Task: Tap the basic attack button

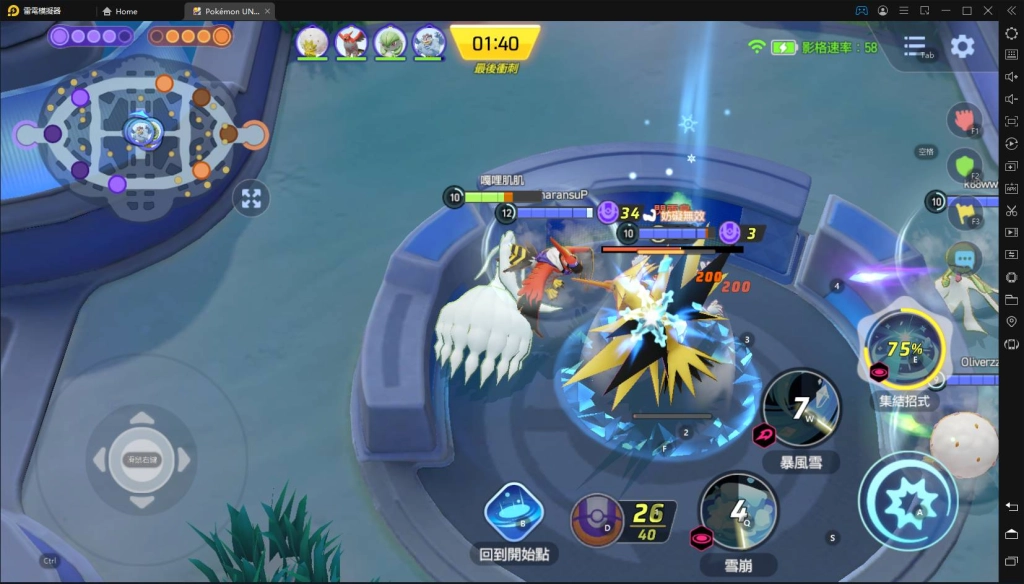Action: pos(907,500)
